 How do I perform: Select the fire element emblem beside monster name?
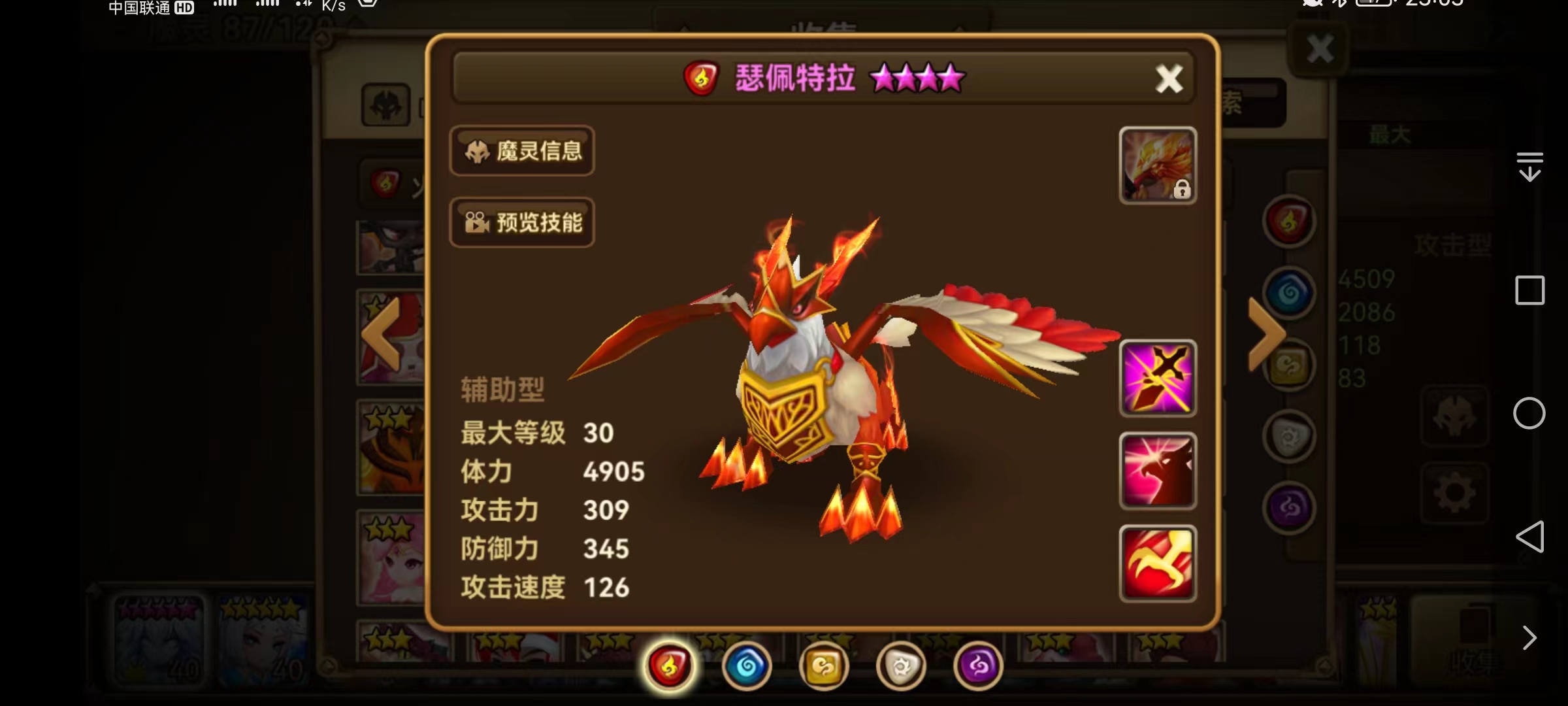[702, 78]
